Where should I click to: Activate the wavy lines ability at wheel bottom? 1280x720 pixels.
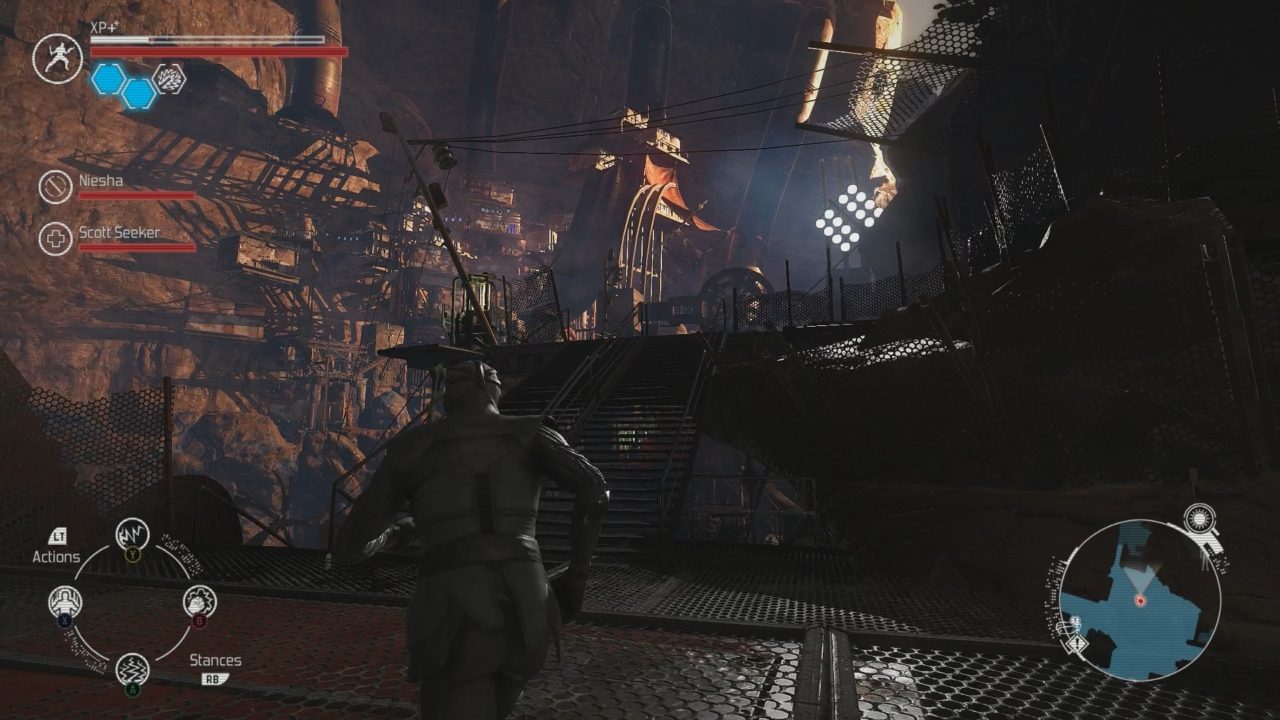[x=132, y=669]
